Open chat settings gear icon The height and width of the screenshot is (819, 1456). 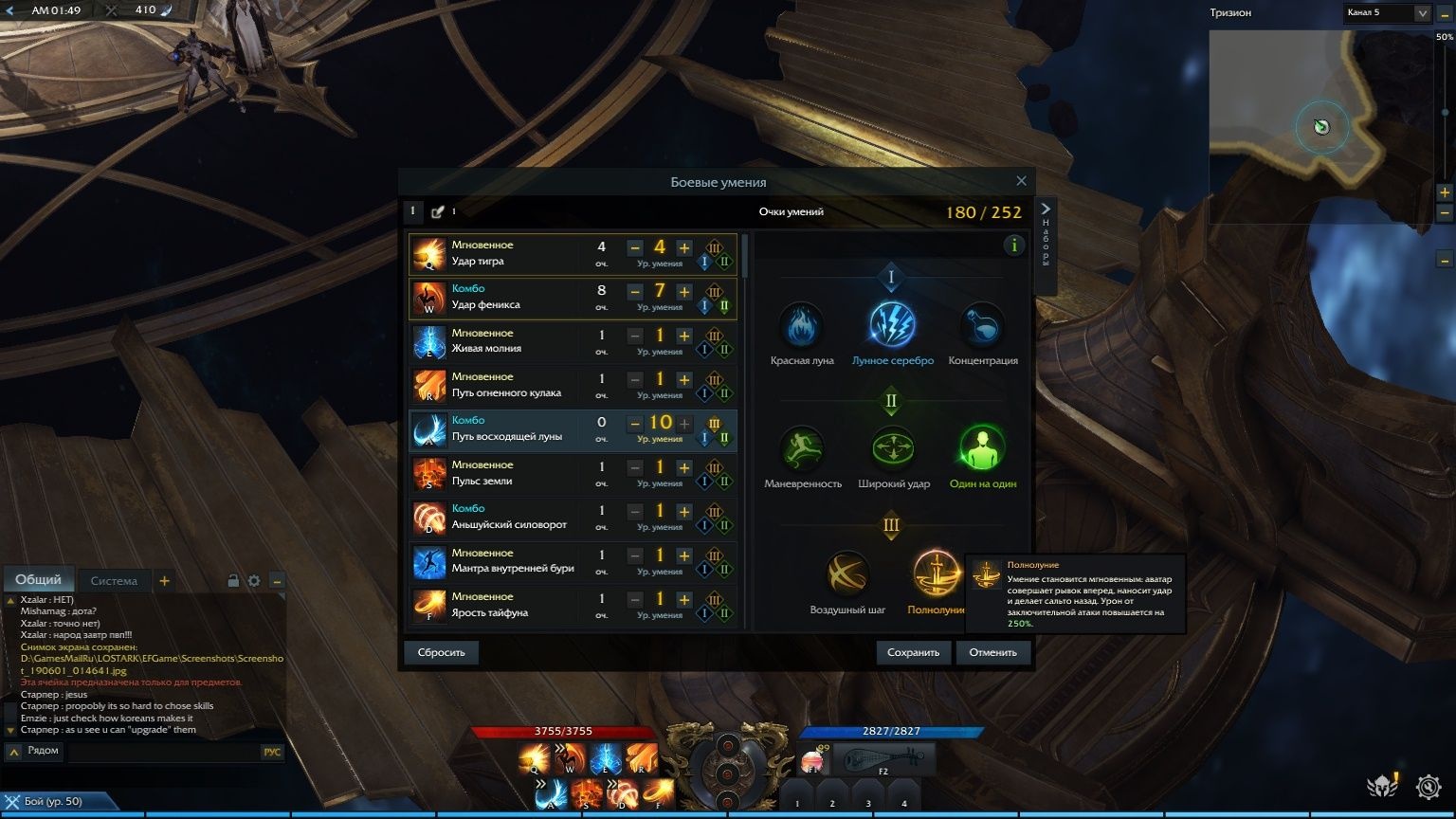pyautogui.click(x=254, y=581)
